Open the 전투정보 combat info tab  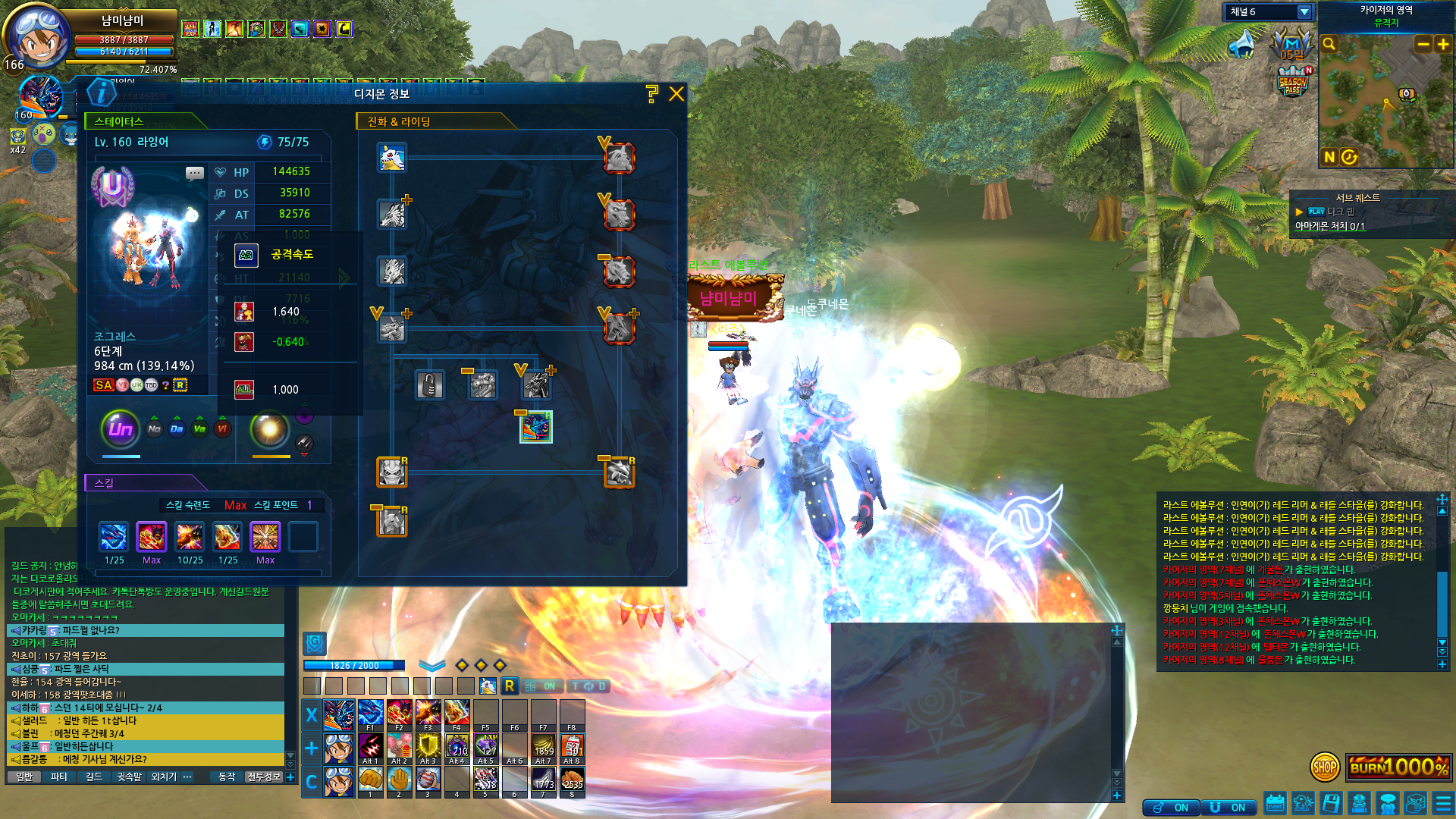click(263, 777)
